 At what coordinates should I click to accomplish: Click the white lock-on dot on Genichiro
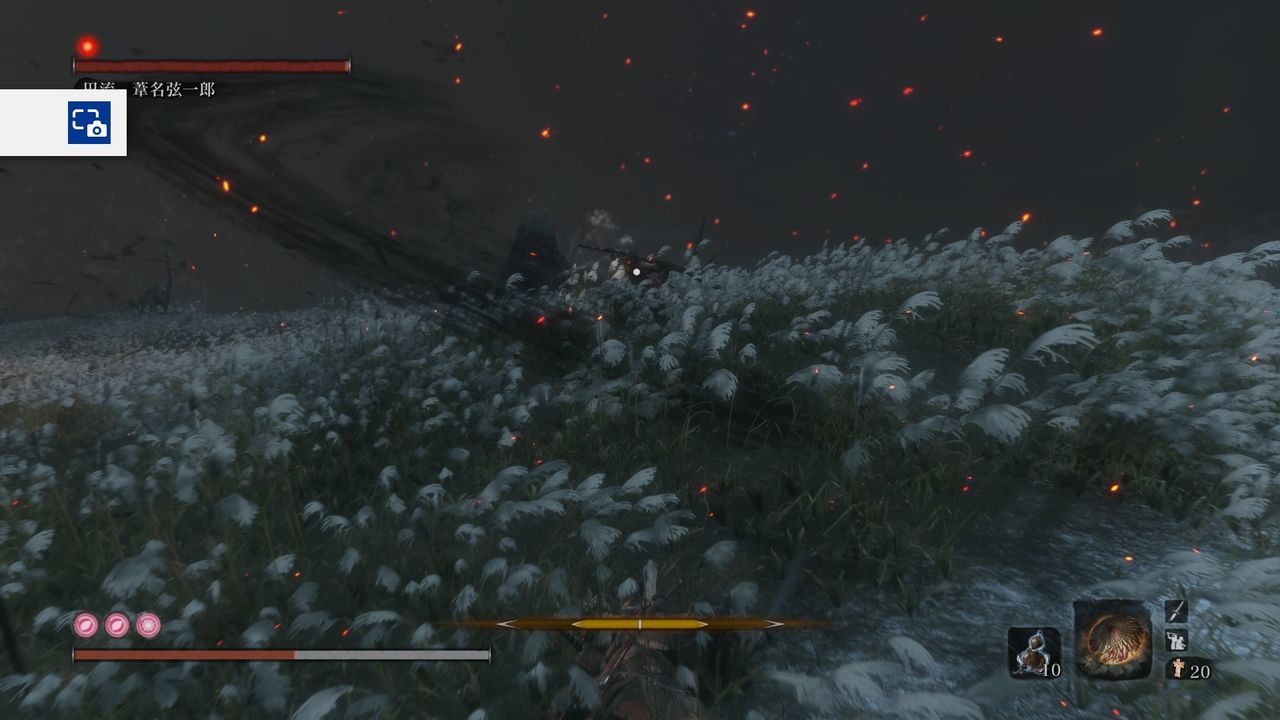[x=635, y=270]
